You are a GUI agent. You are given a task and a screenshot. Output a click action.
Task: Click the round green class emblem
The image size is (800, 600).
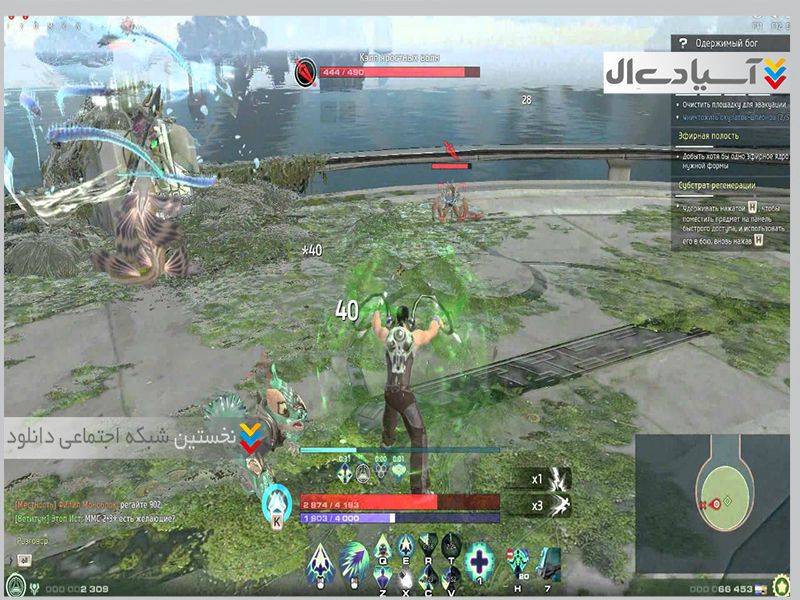[16, 584]
